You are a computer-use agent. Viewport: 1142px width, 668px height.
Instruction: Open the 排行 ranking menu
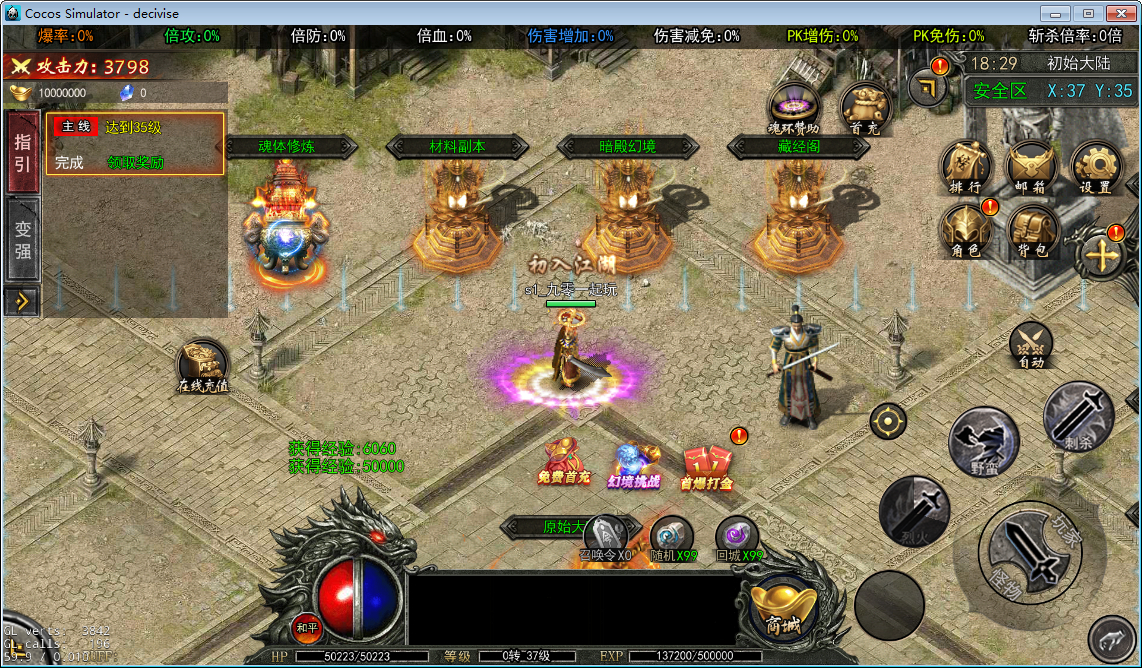coord(965,166)
